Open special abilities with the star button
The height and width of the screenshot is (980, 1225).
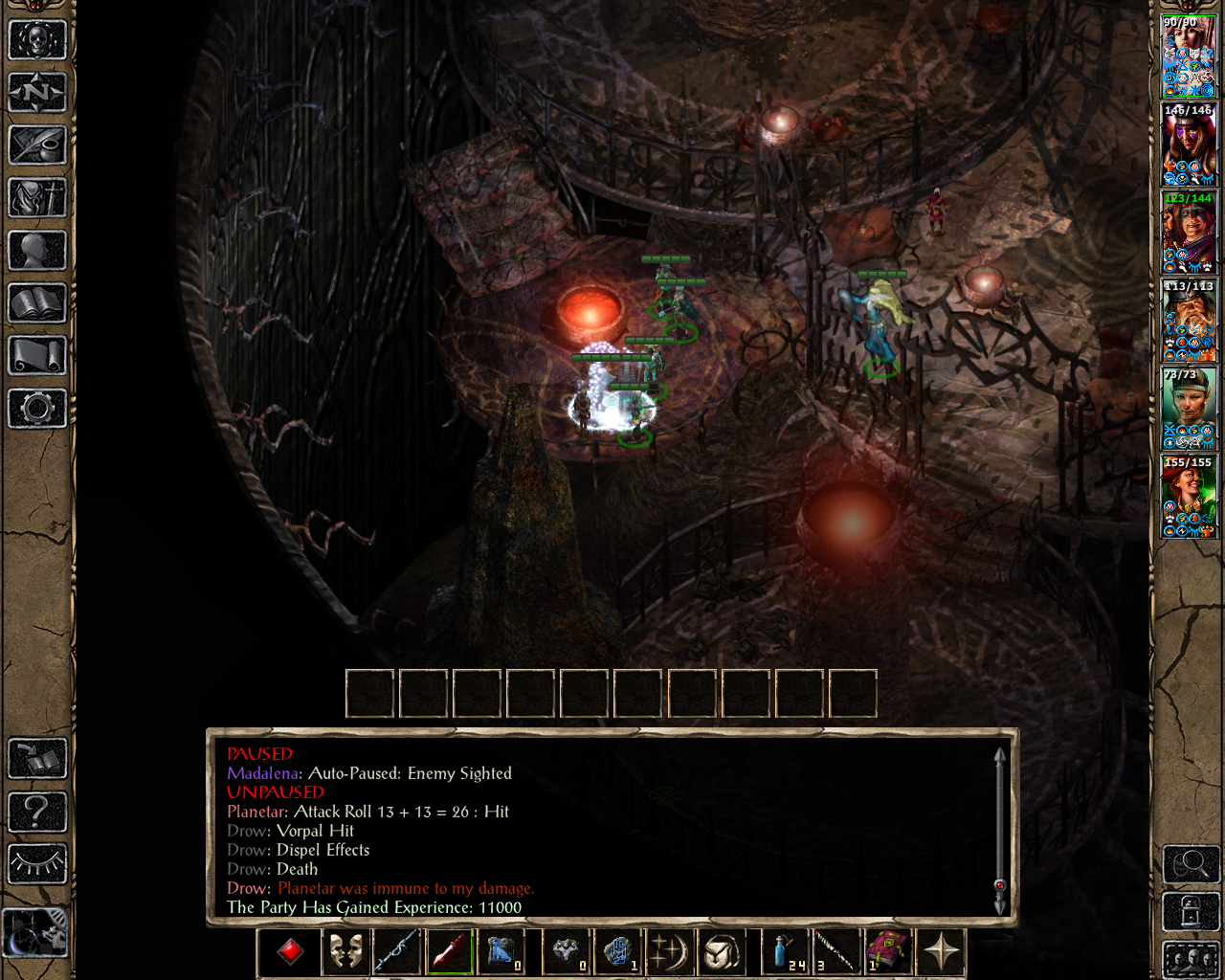[x=942, y=952]
